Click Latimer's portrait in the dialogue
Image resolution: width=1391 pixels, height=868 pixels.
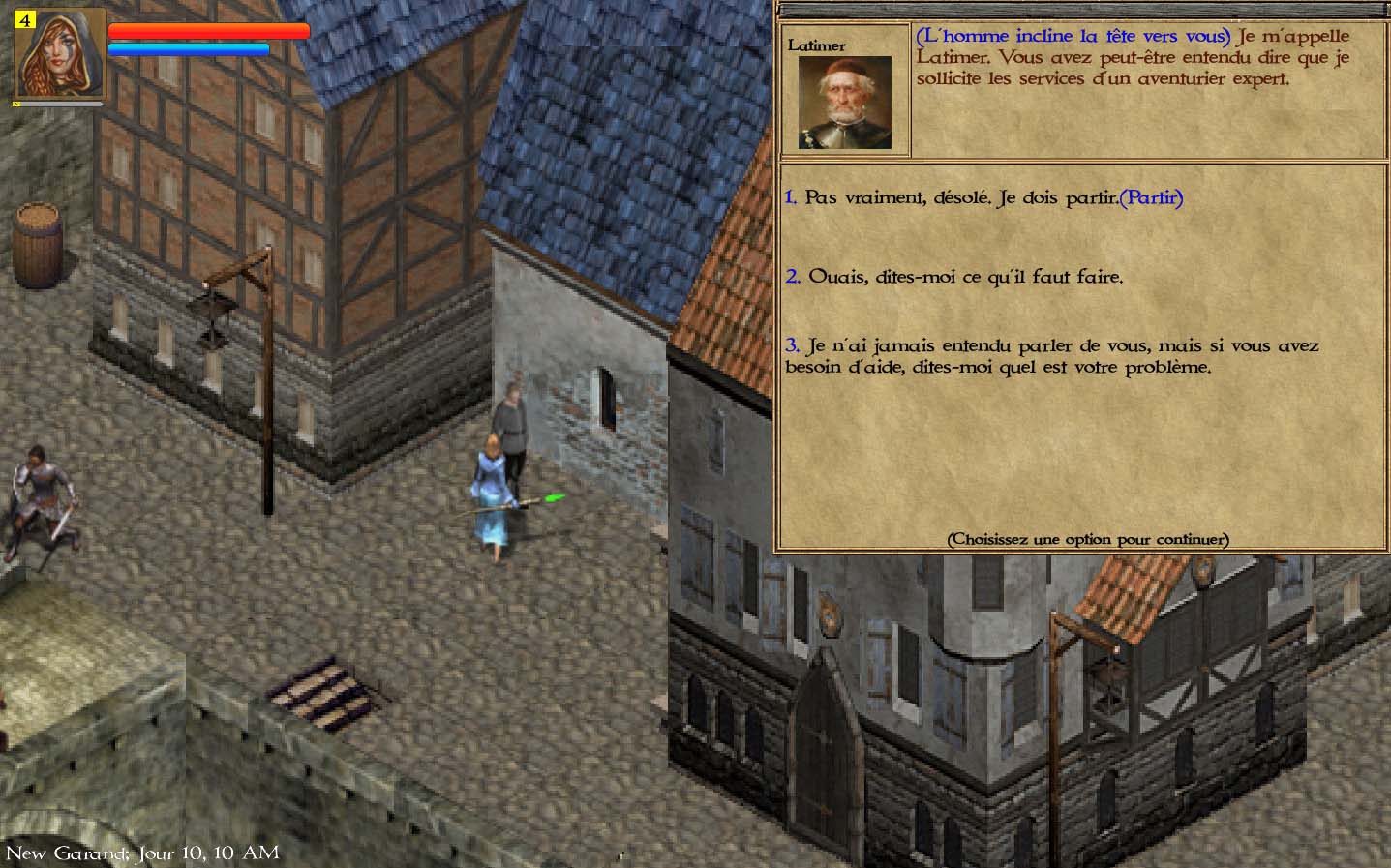click(844, 103)
